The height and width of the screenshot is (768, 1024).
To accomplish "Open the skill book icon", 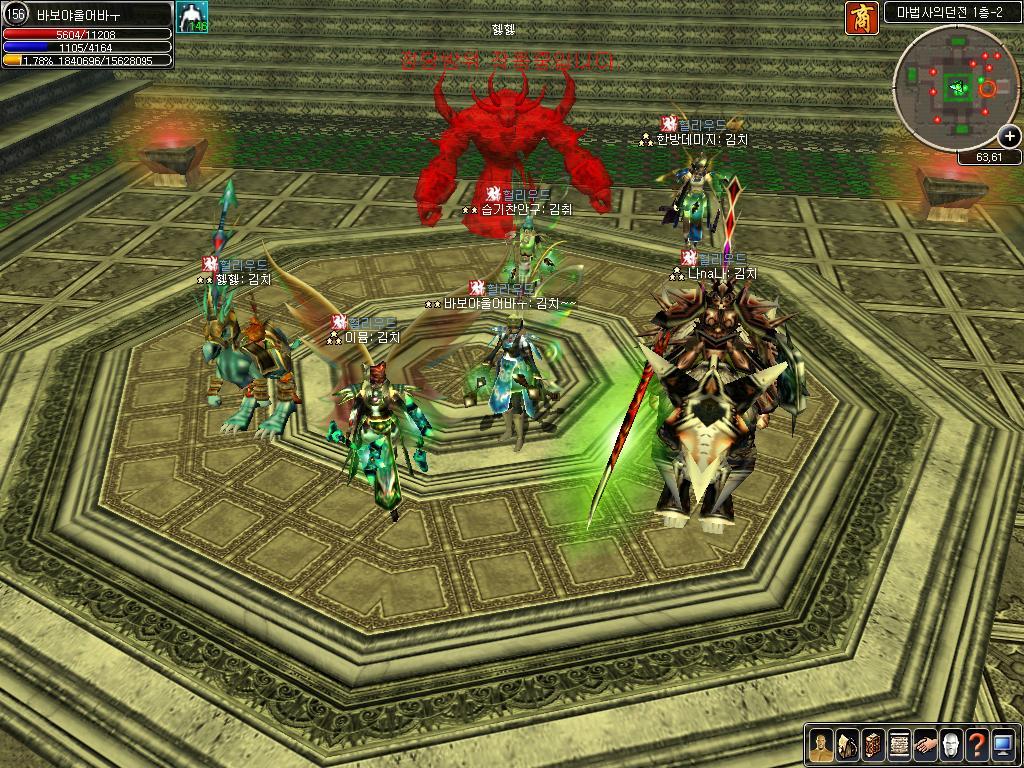I will point(872,745).
